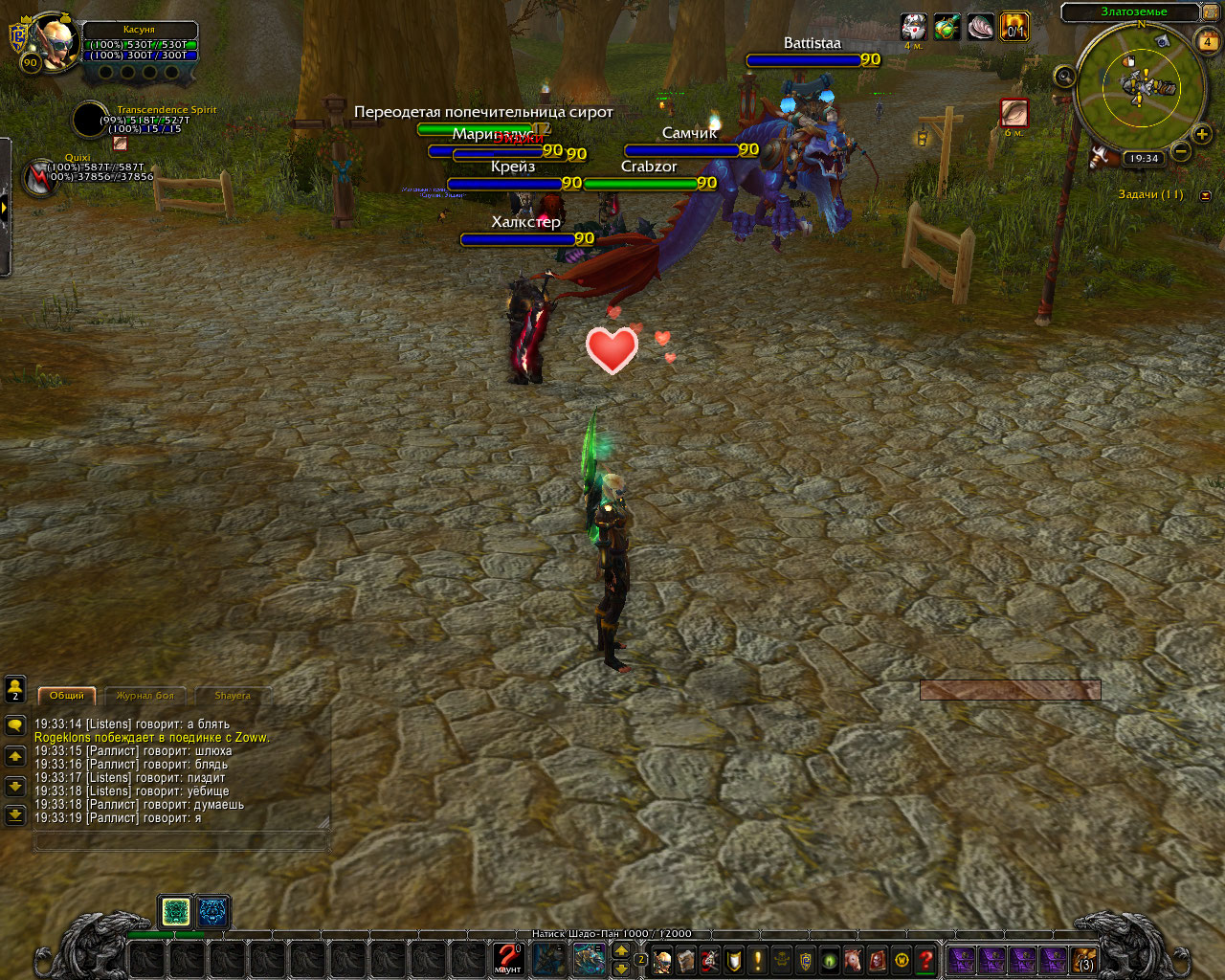The height and width of the screenshot is (980, 1225).
Task: Click the clam buff icon
Action: (x=980, y=27)
